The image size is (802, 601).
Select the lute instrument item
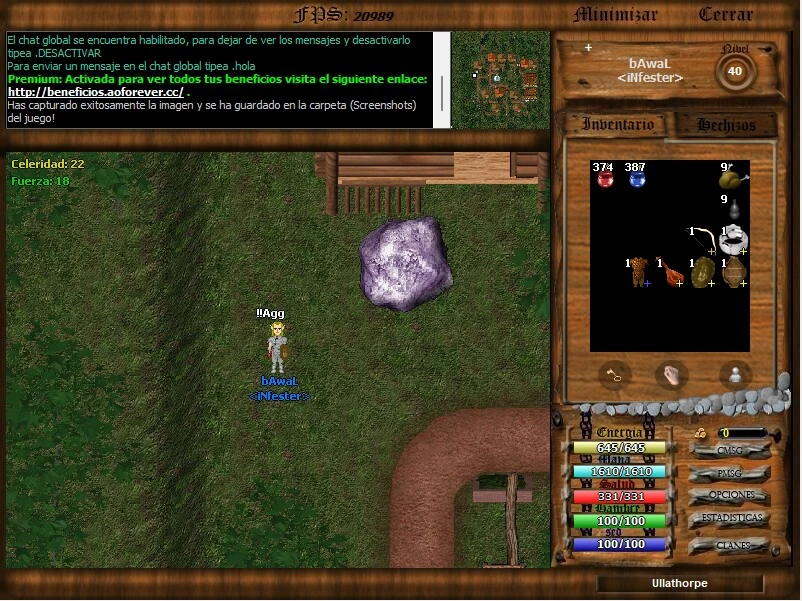point(669,272)
